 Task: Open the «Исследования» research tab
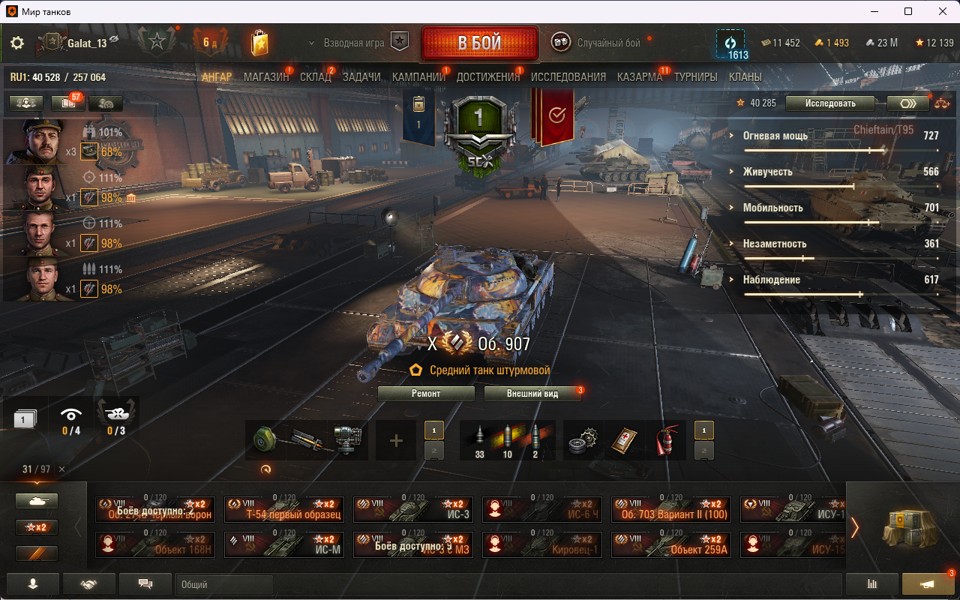pos(568,77)
